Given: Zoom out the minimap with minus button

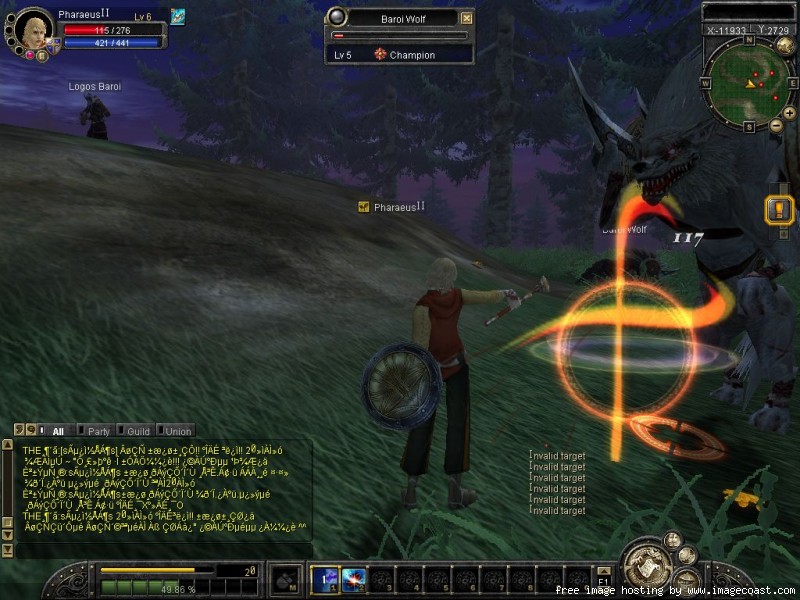Looking at the screenshot, I should point(776,125).
